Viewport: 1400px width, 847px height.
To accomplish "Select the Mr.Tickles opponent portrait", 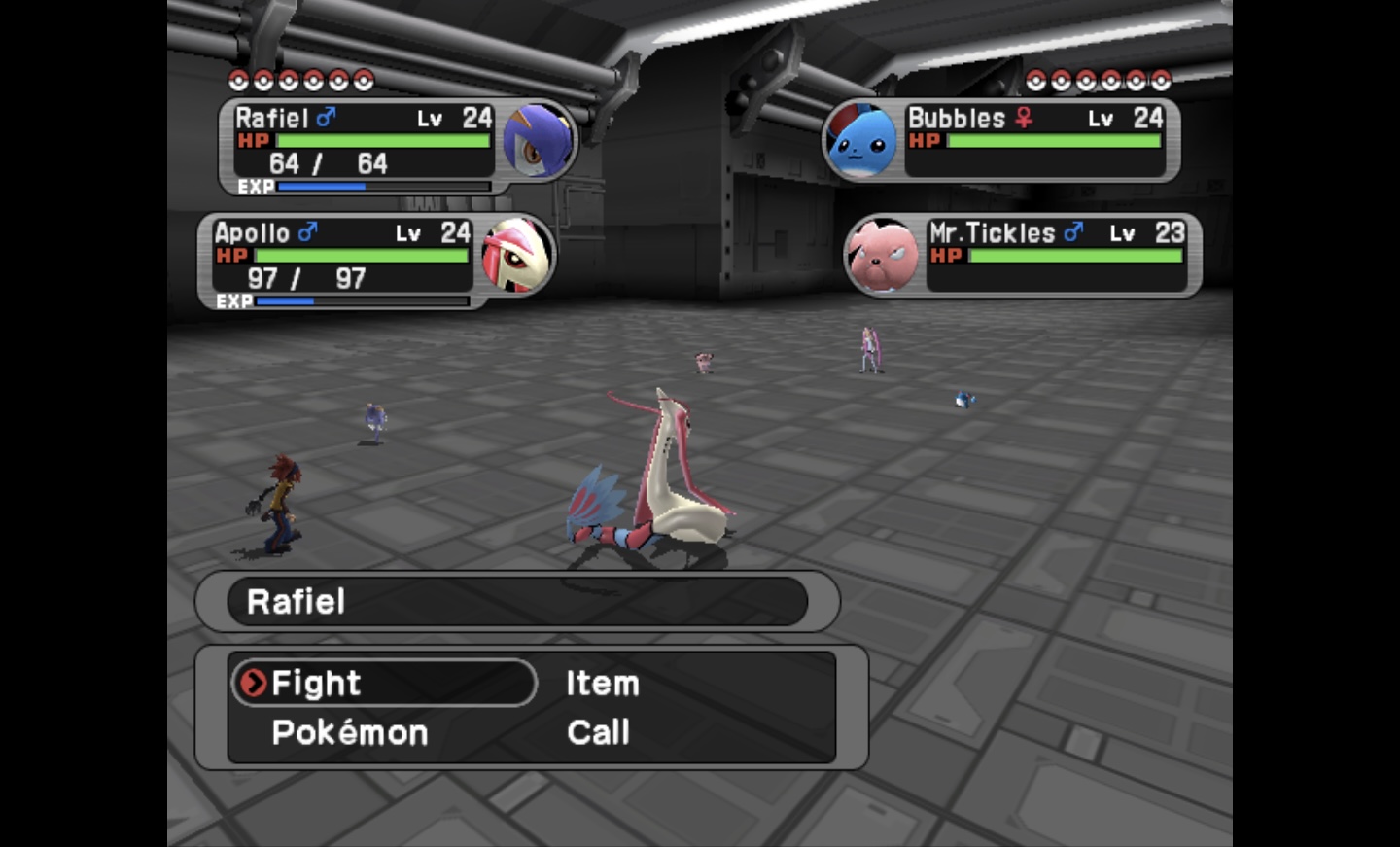I will tap(882, 255).
